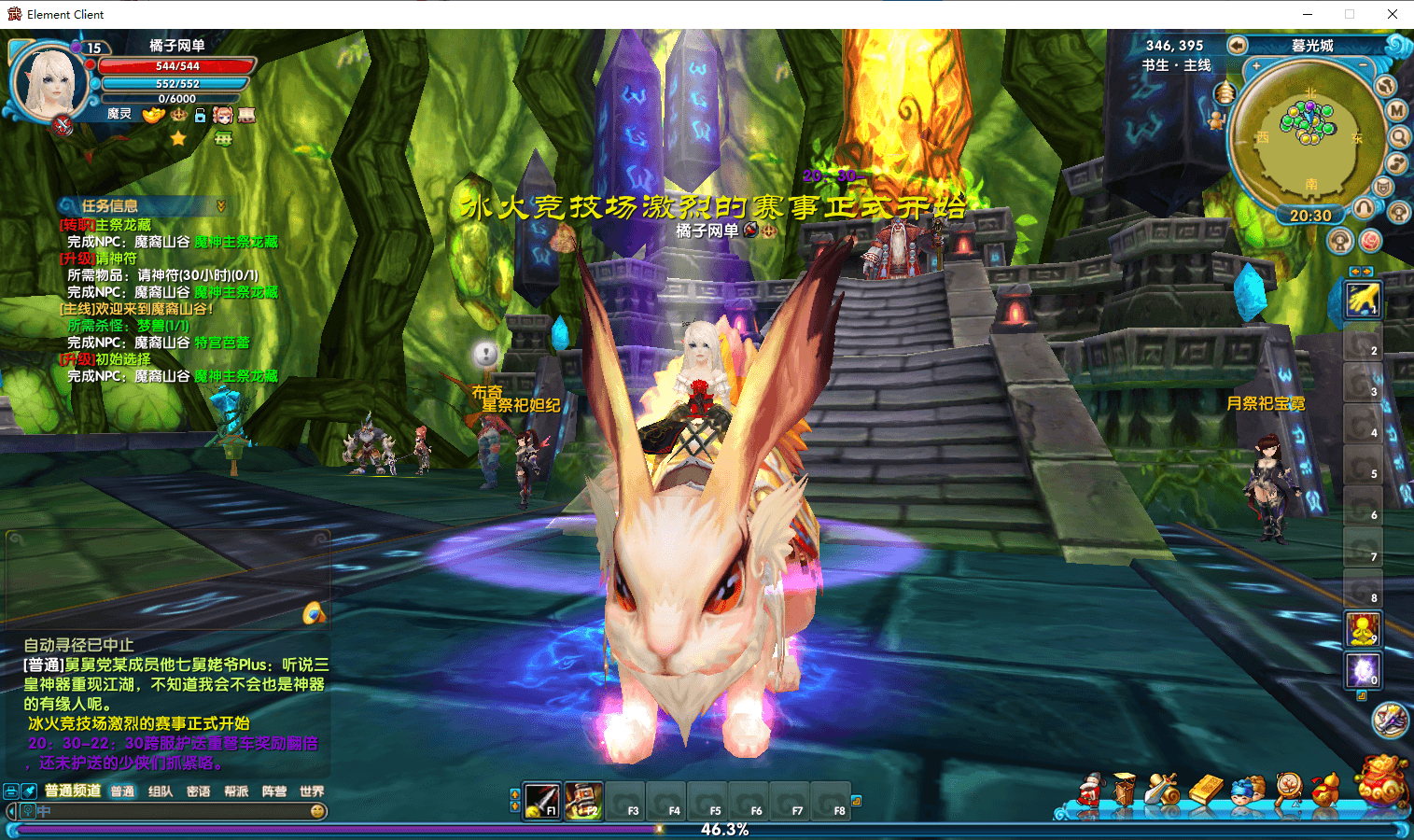Click the back arrow beside 暮光城

coord(1238,46)
